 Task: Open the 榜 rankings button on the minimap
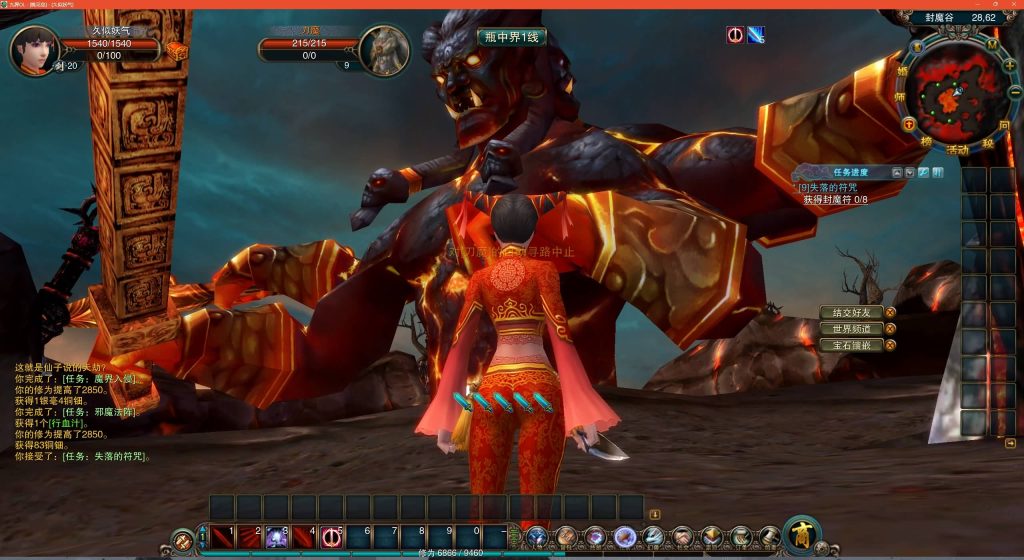point(927,143)
